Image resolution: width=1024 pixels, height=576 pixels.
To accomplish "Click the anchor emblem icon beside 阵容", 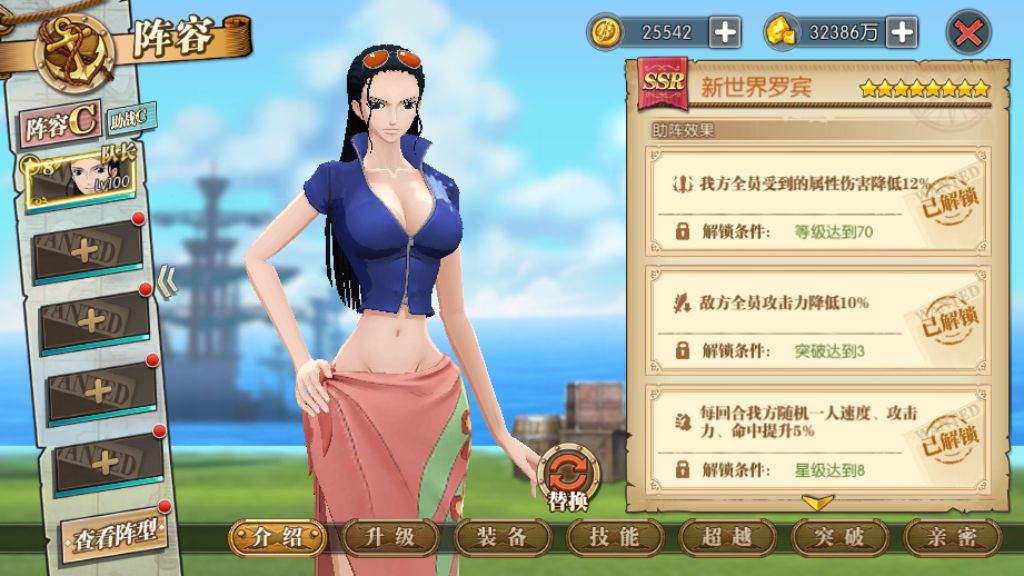I will pos(74,48).
